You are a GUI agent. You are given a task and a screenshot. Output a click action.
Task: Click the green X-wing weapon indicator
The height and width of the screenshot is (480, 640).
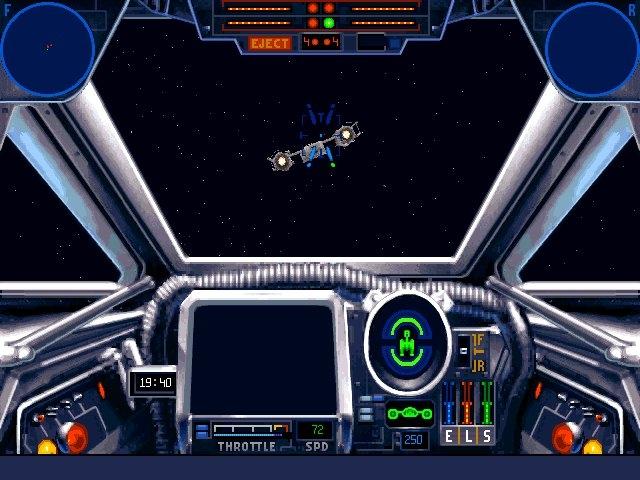tap(410, 413)
